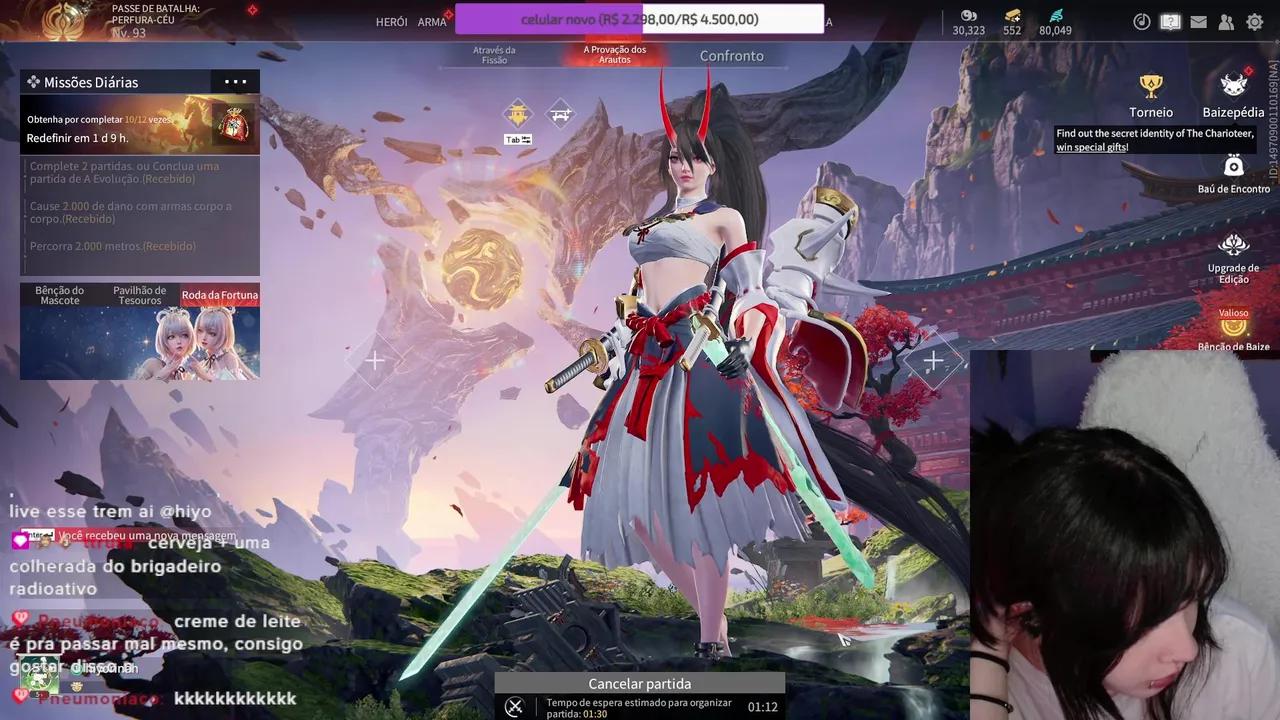The height and width of the screenshot is (720, 1280).
Task: Open the Baizepédia
Action: click(x=1233, y=96)
